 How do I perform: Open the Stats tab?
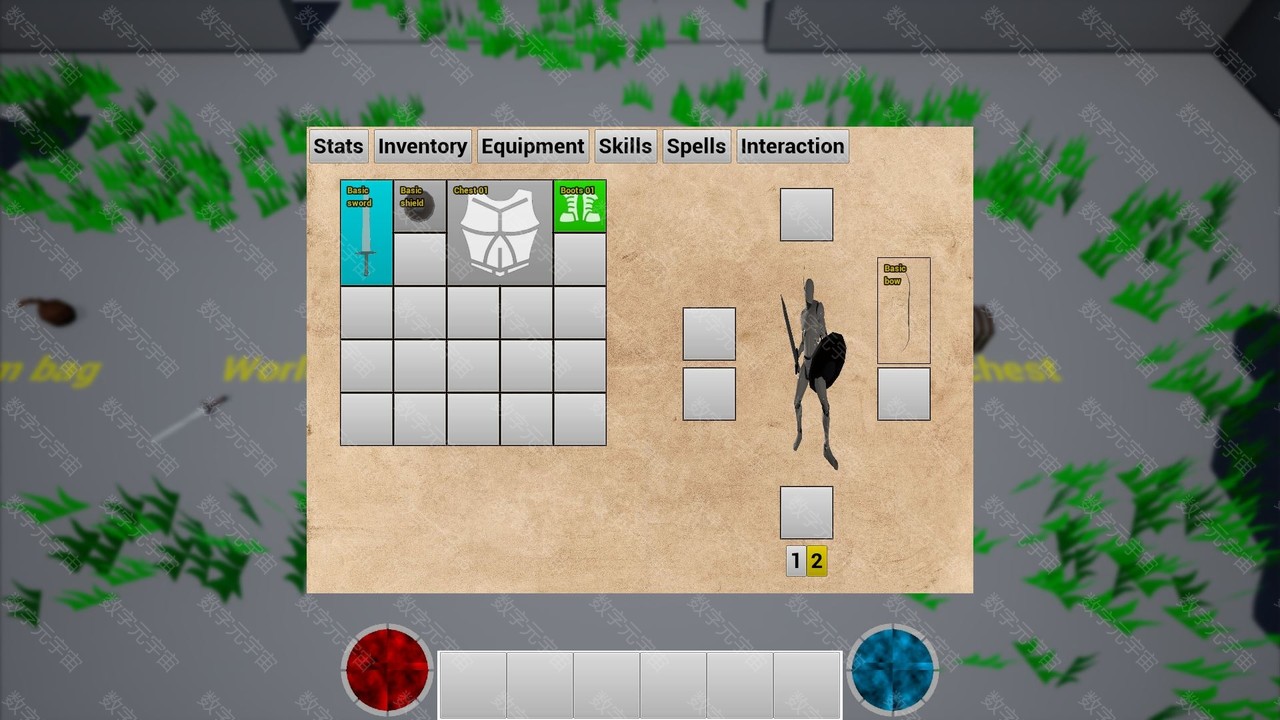point(338,146)
